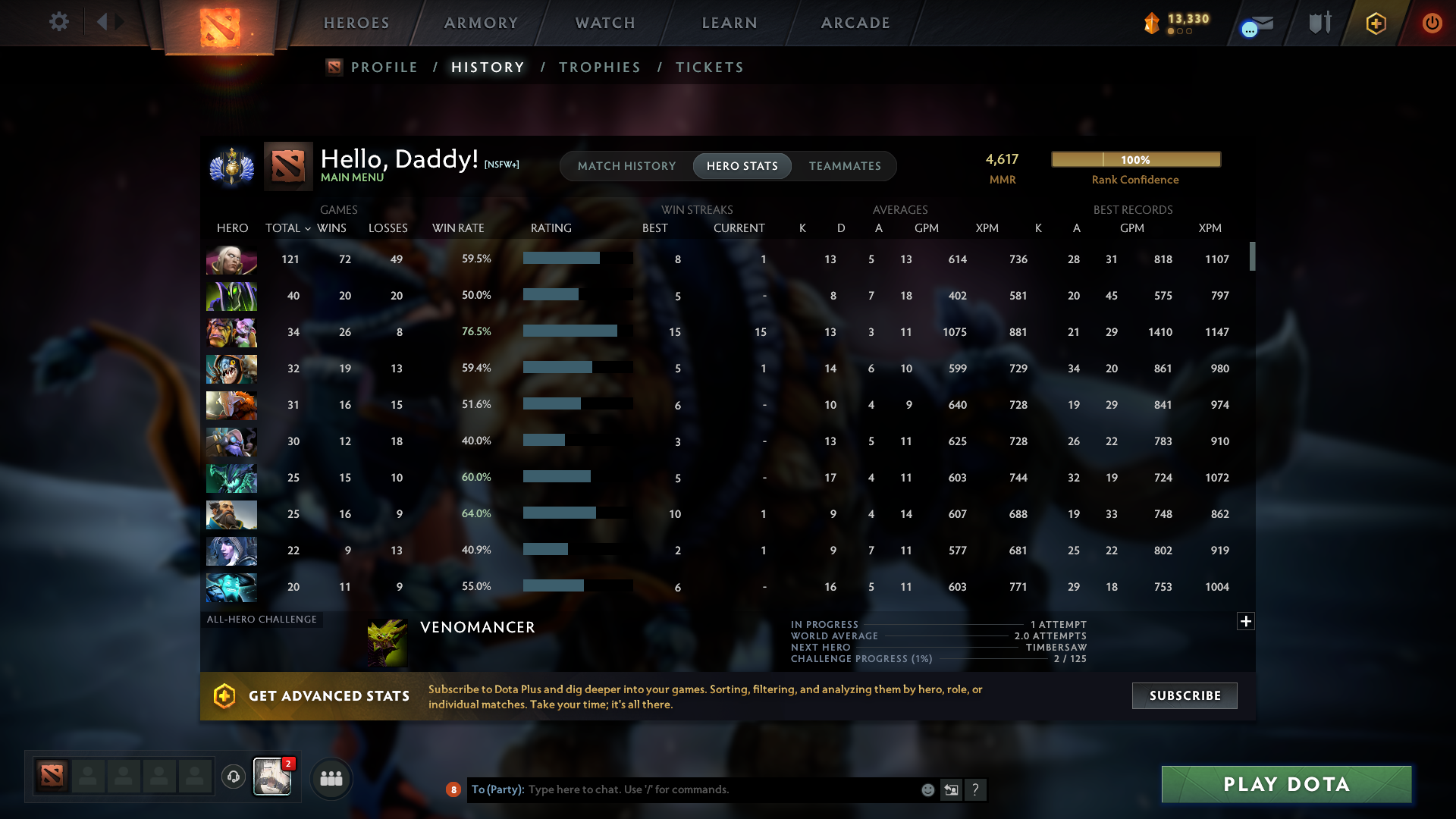The image size is (1456, 819).
Task: Open the friends list icon
Action: pyautogui.click(x=331, y=778)
